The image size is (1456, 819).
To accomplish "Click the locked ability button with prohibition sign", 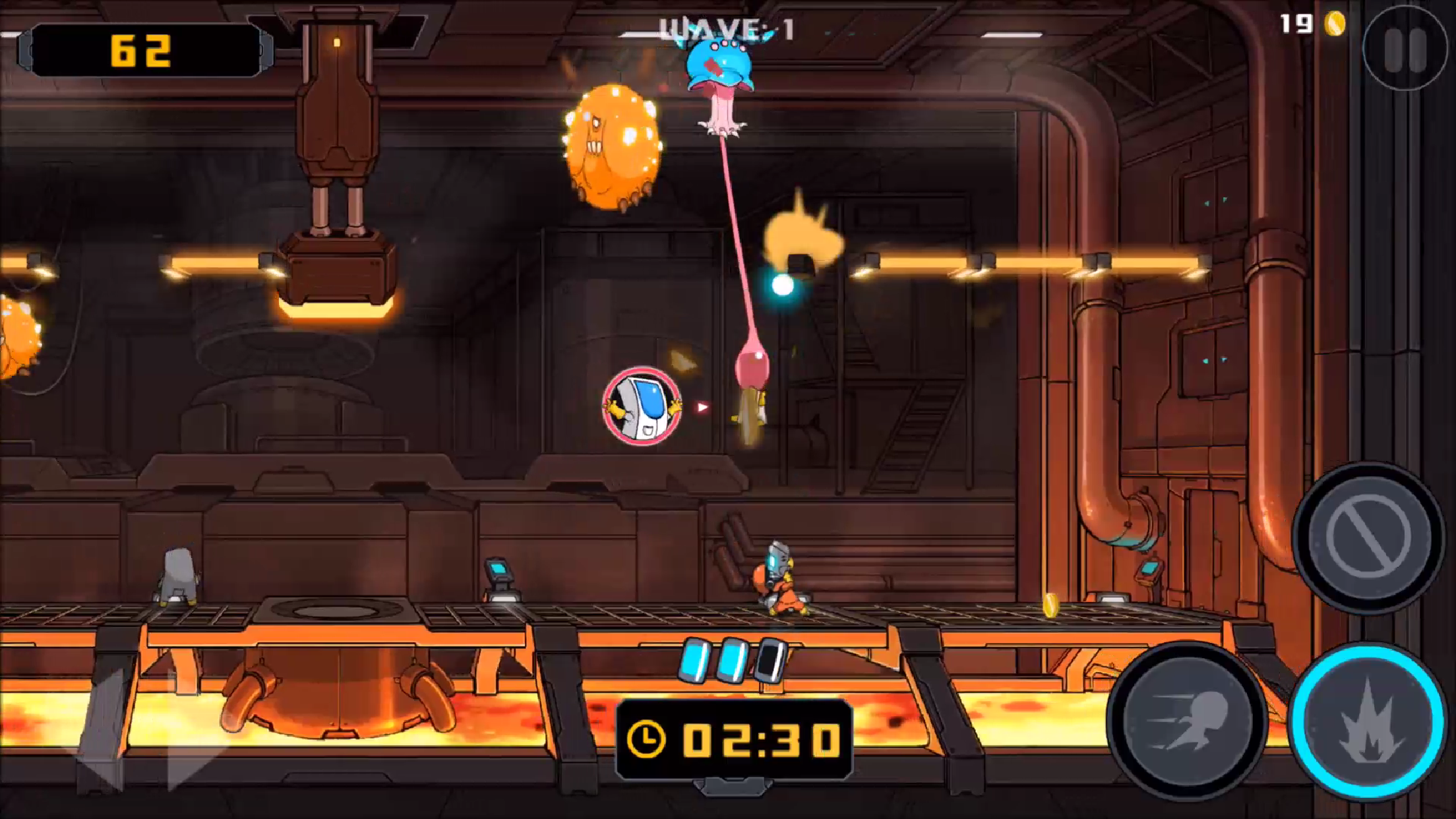I will click(x=1368, y=537).
